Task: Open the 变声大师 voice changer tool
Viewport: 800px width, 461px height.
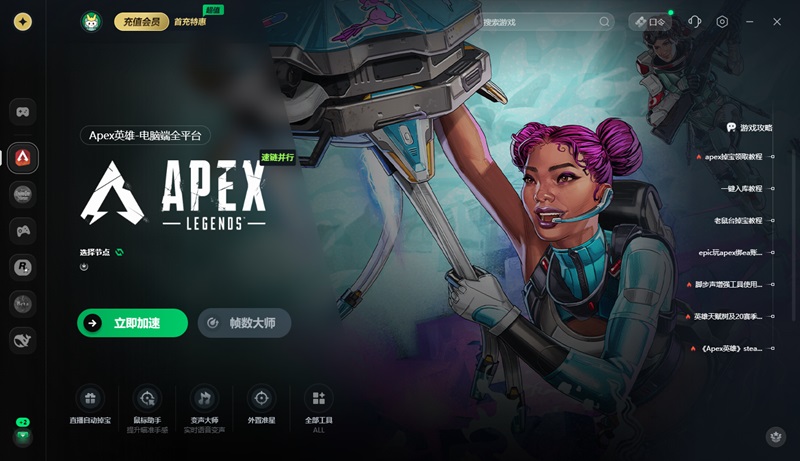Action: coord(204,405)
